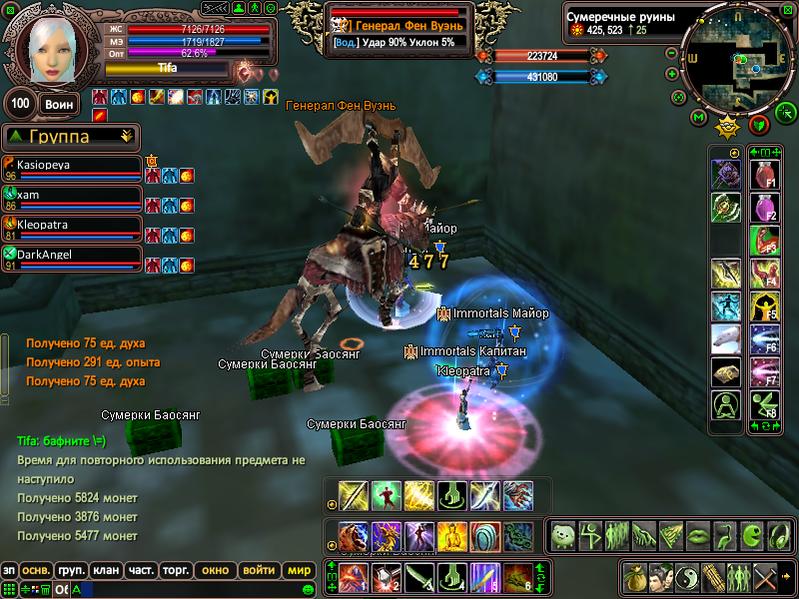Select the "торг." trade chat tab
This screenshot has width=799, height=599.
pyautogui.click(x=178, y=570)
